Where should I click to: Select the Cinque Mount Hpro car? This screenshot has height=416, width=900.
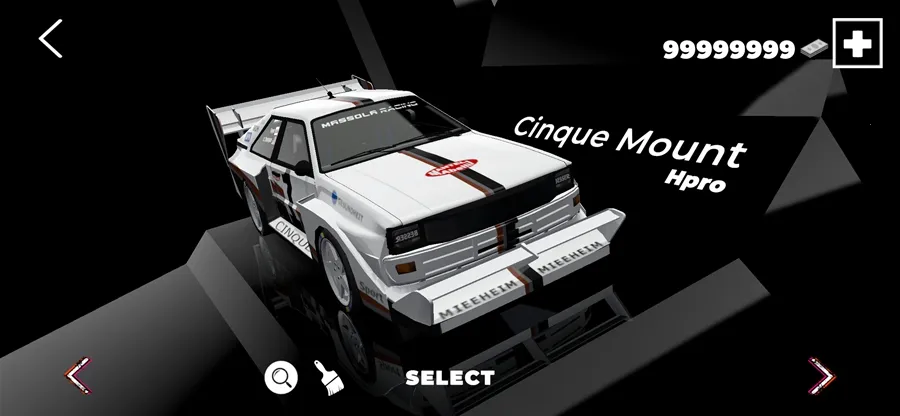click(x=449, y=378)
